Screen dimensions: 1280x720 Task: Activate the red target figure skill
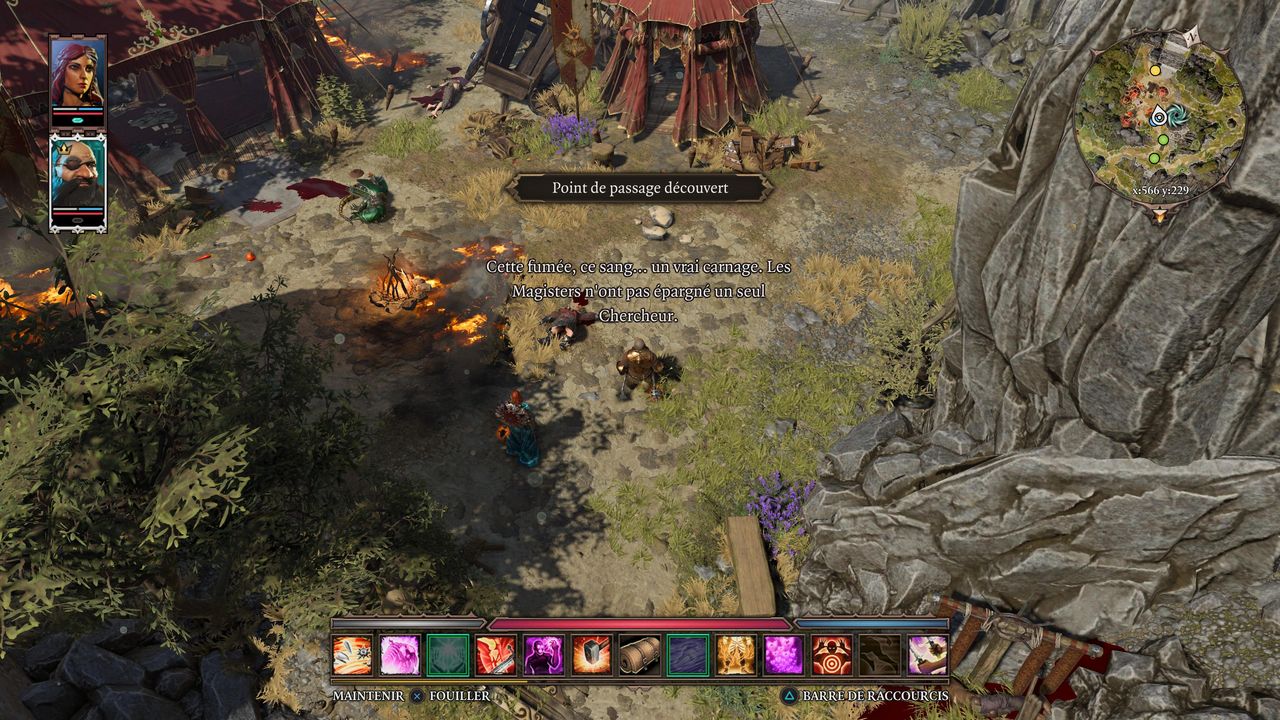[x=832, y=655]
